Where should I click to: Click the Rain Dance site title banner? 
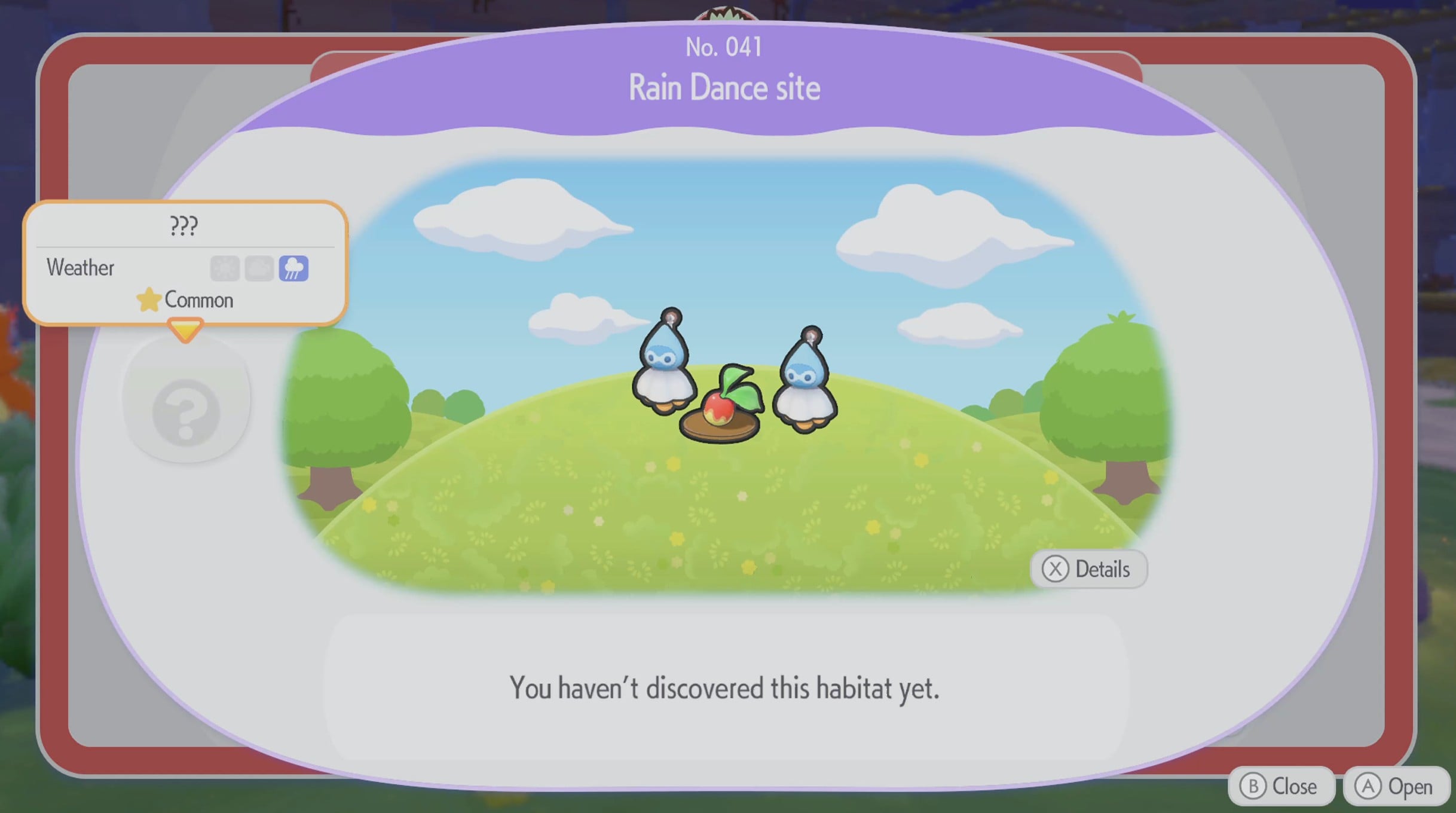coord(725,87)
